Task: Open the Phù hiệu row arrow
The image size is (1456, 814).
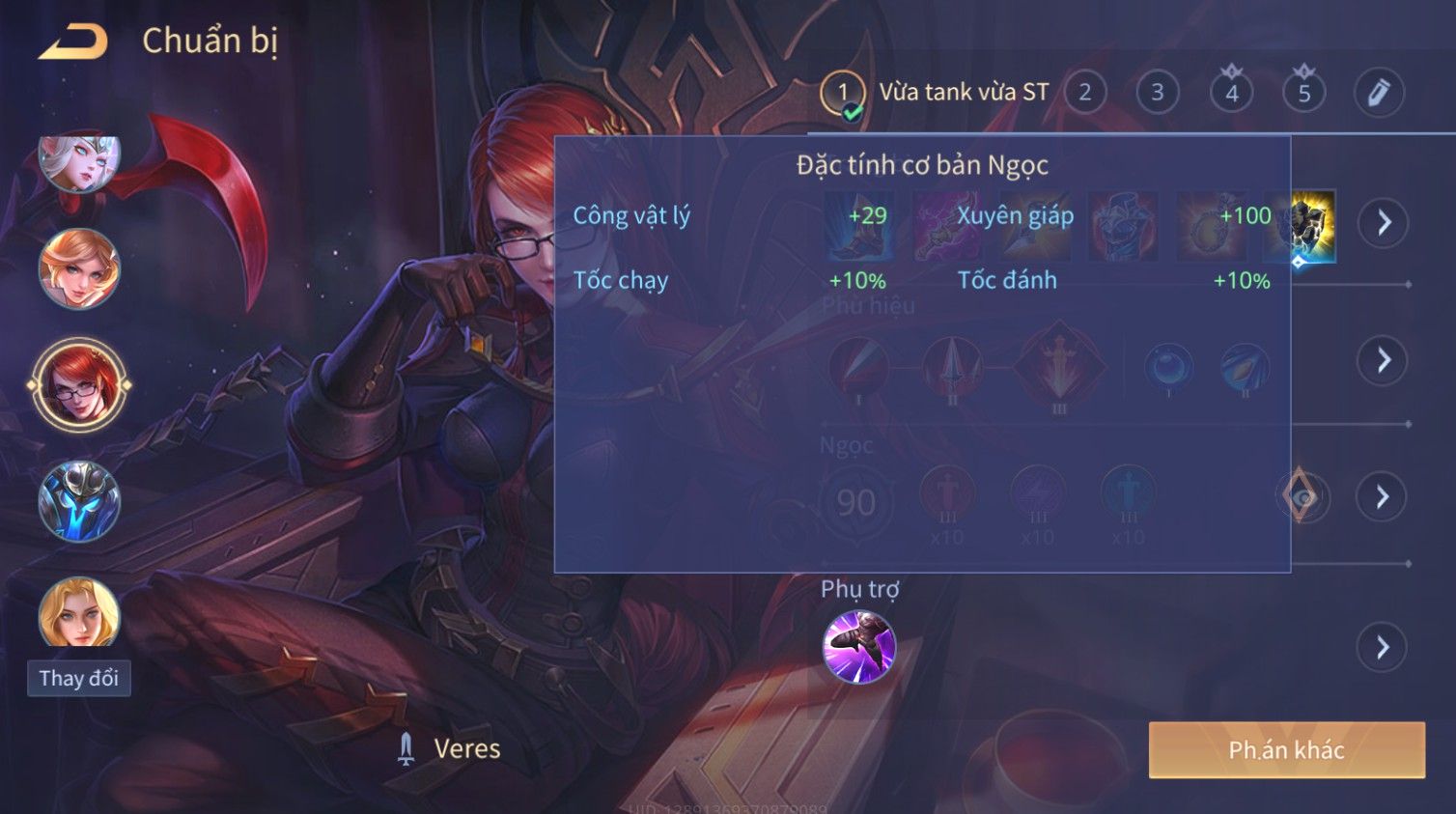Action: click(x=1383, y=360)
